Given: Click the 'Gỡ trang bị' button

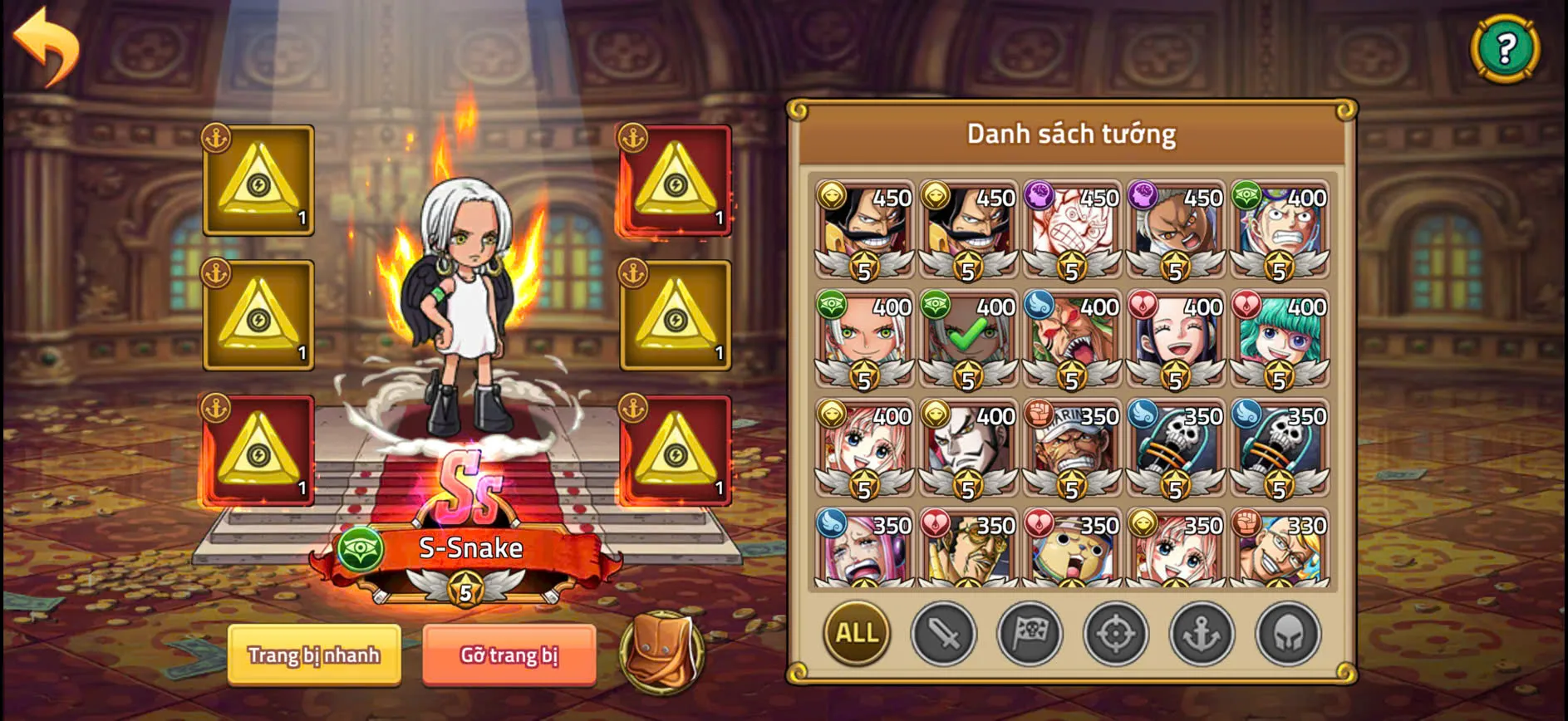Looking at the screenshot, I should pyautogui.click(x=509, y=655).
